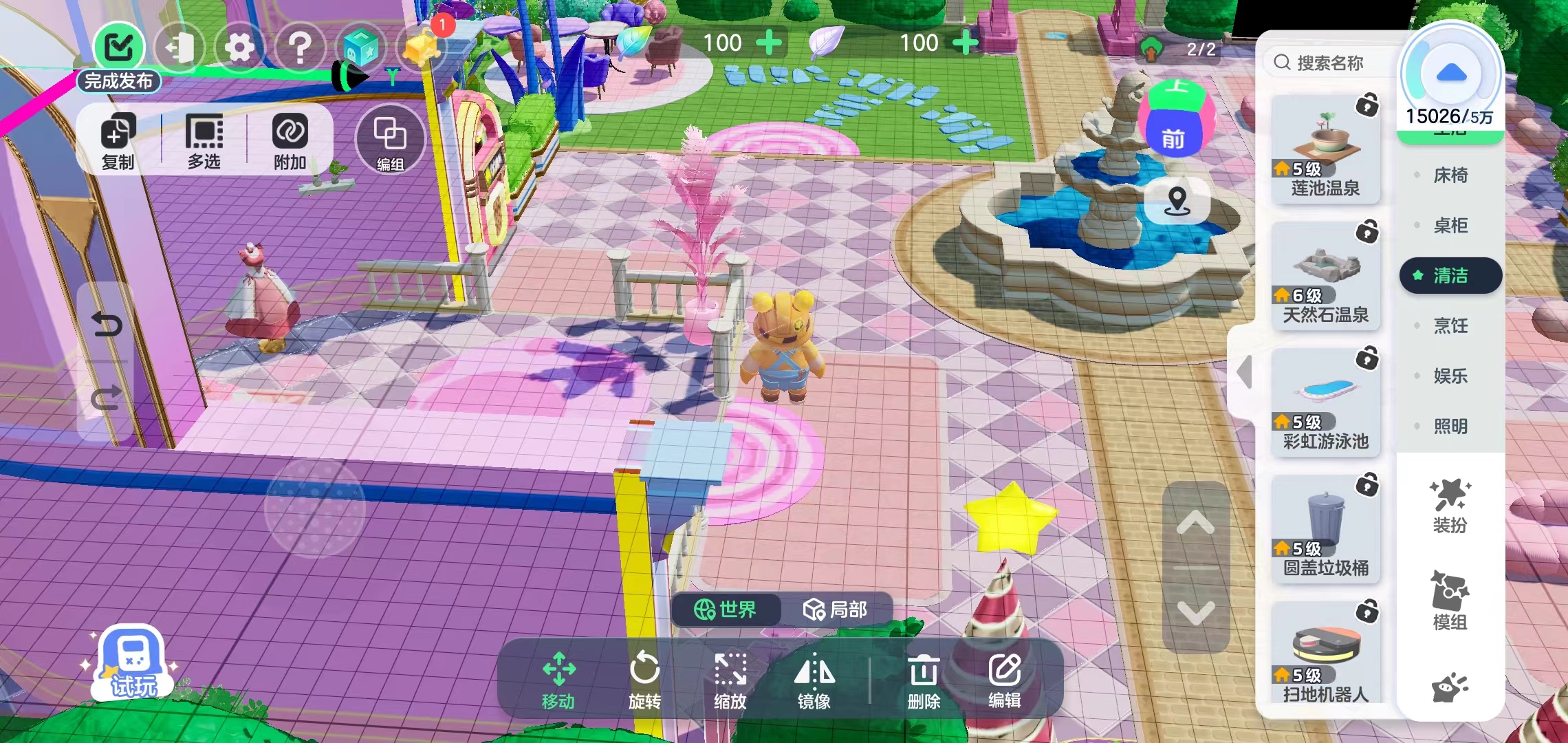Select the 旋转 rotate tool
Image resolution: width=1568 pixels, height=743 pixels.
tap(644, 678)
